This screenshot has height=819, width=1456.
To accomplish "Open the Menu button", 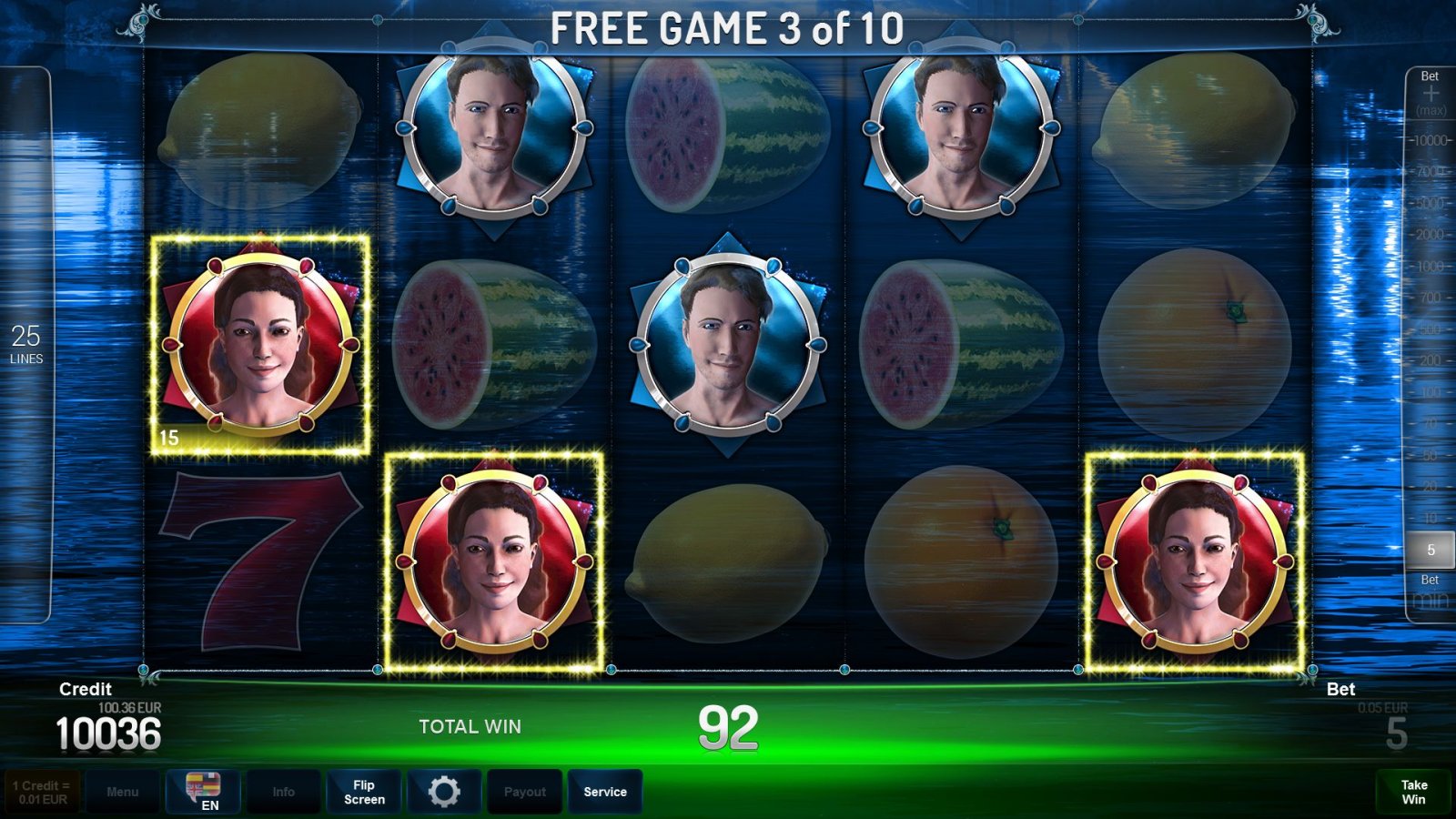I will click(122, 792).
